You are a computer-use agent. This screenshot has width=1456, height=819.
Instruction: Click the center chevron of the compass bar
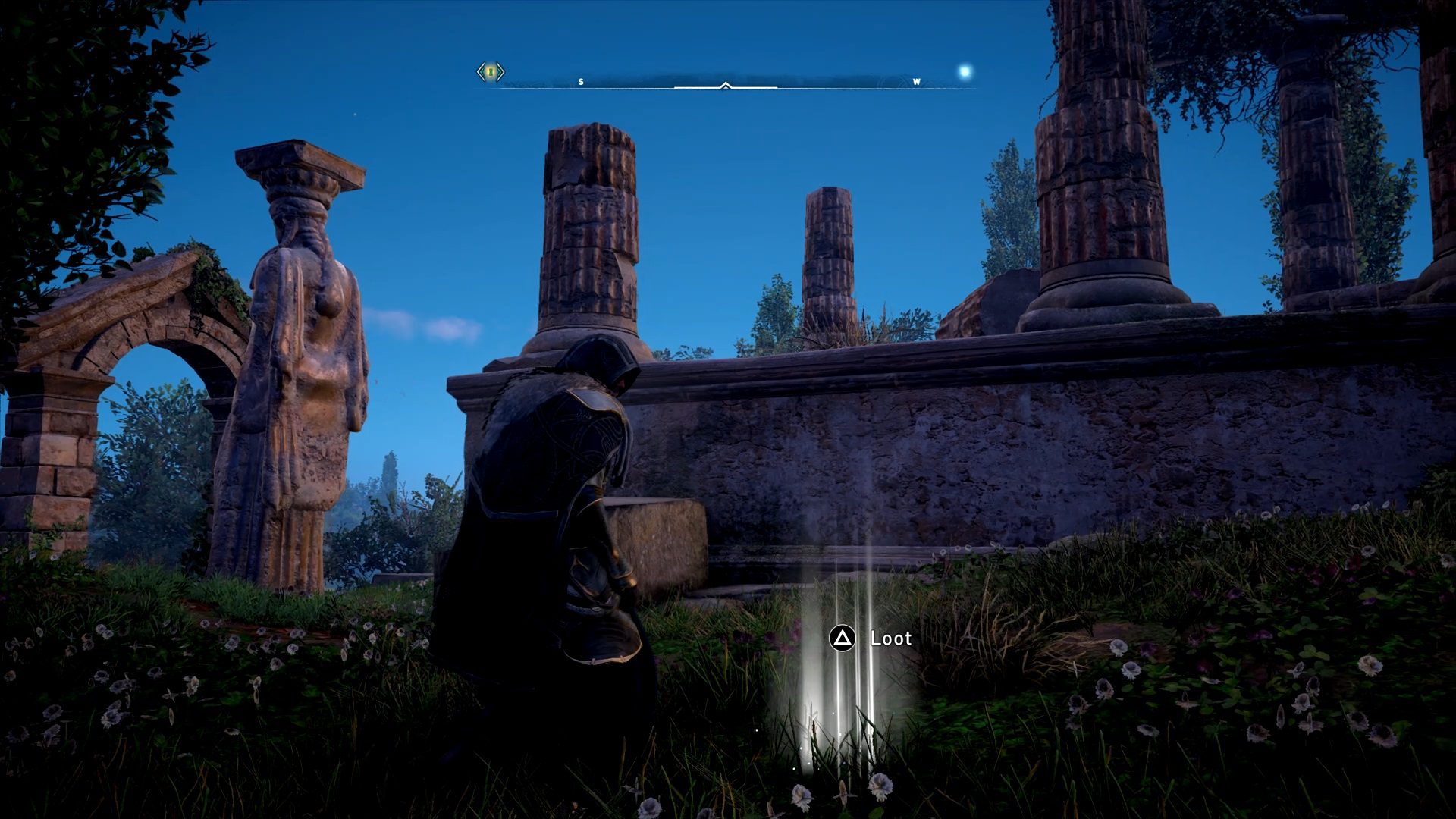(726, 86)
